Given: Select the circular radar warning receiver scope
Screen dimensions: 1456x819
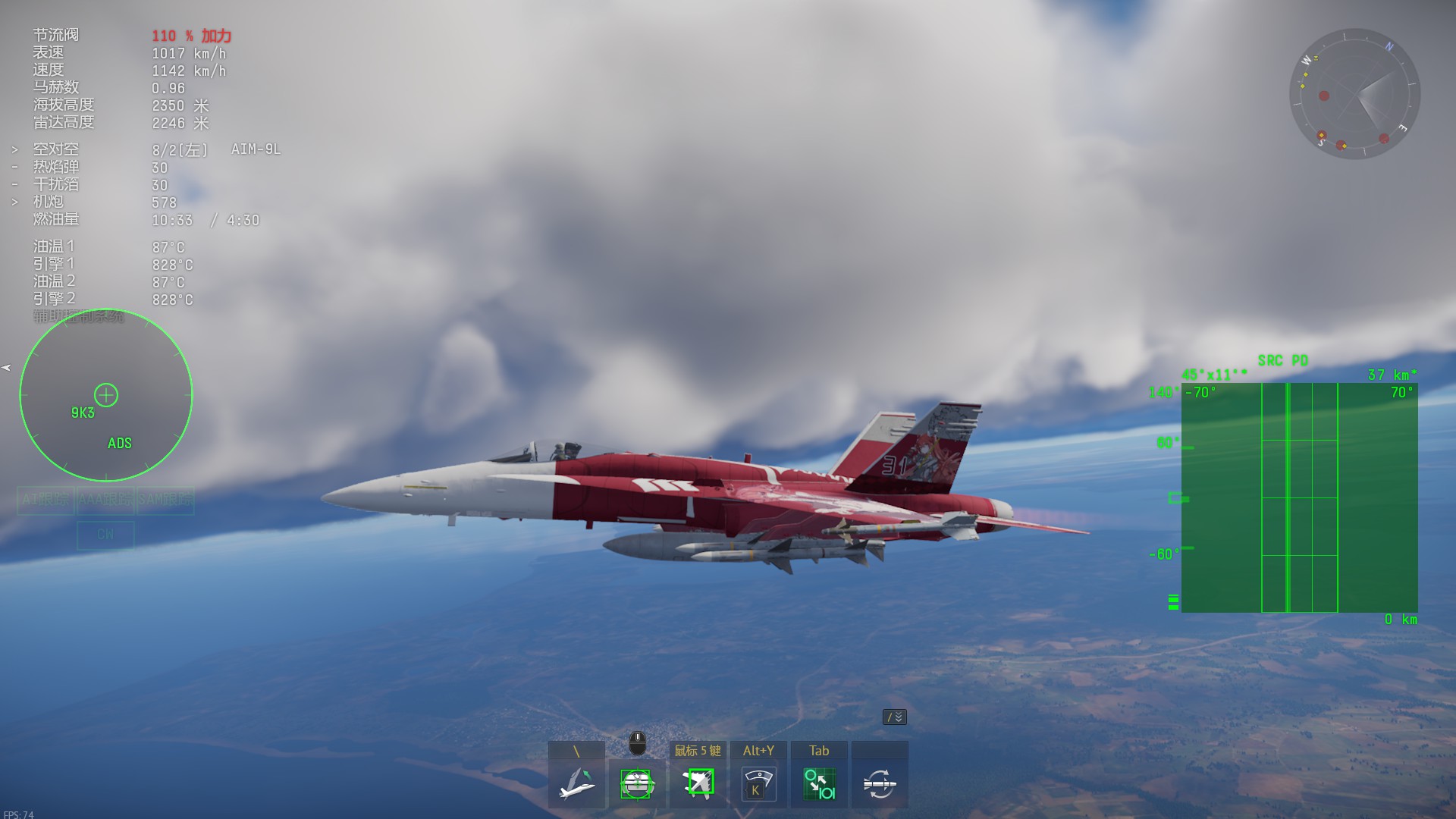Looking at the screenshot, I should [x=106, y=395].
